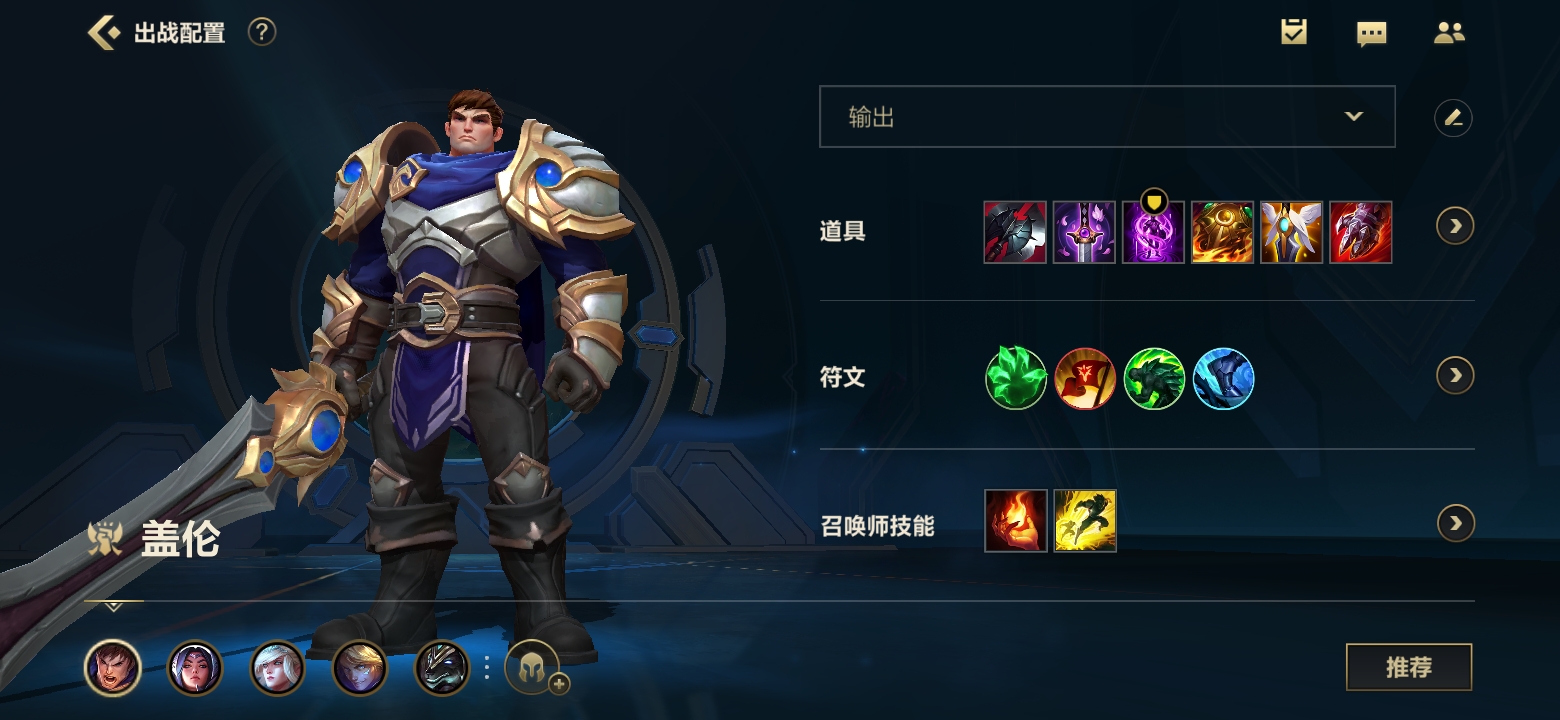Select the Ignite summoner spell icon
Viewport: 1560px width, 720px height.
pyautogui.click(x=1016, y=521)
